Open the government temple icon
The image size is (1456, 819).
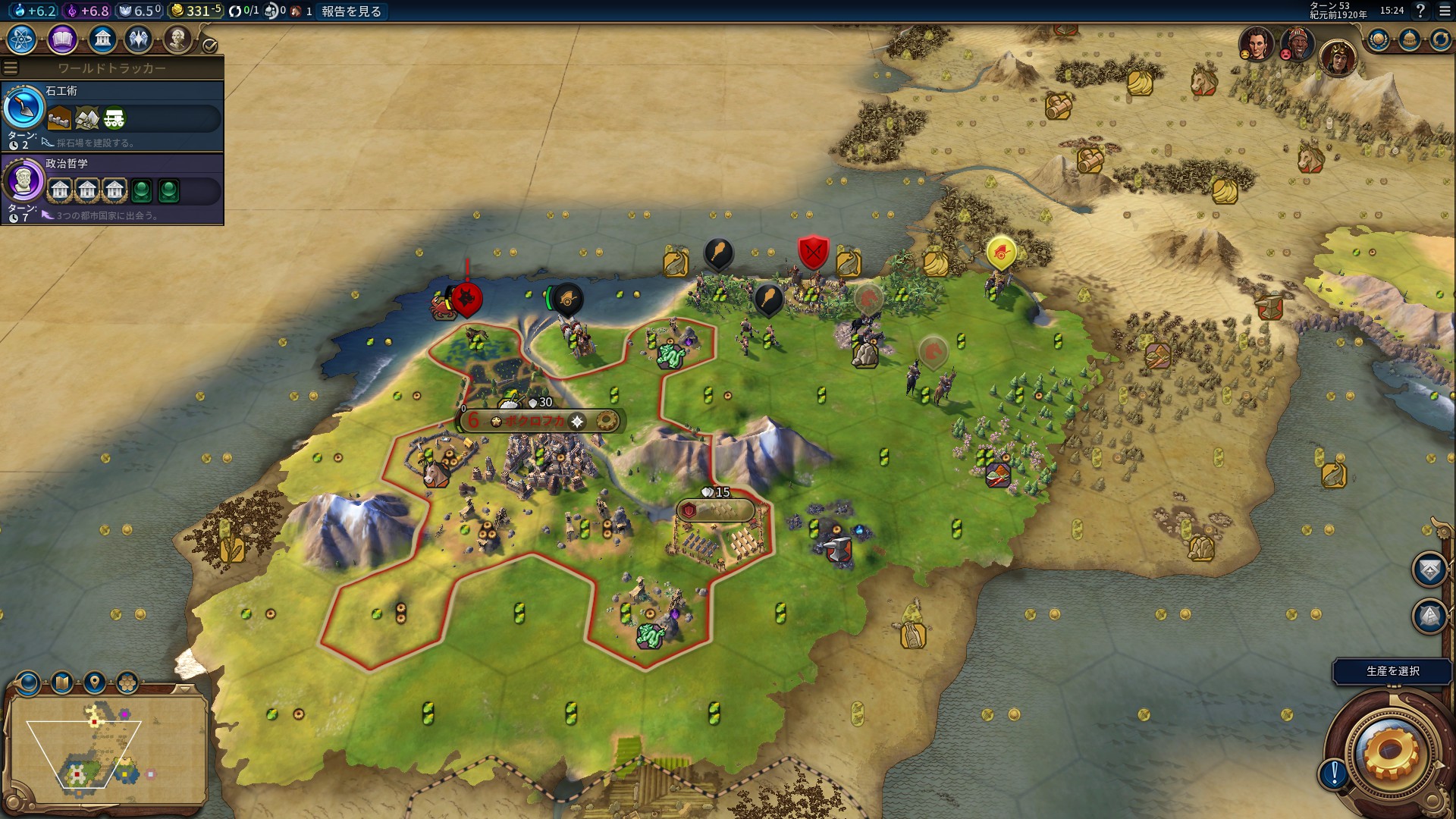(x=102, y=39)
